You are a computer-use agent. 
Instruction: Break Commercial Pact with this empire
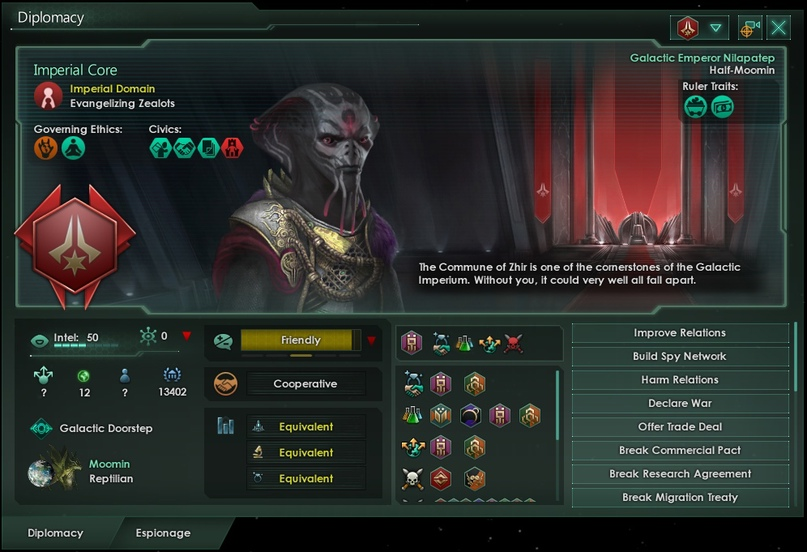(x=680, y=450)
